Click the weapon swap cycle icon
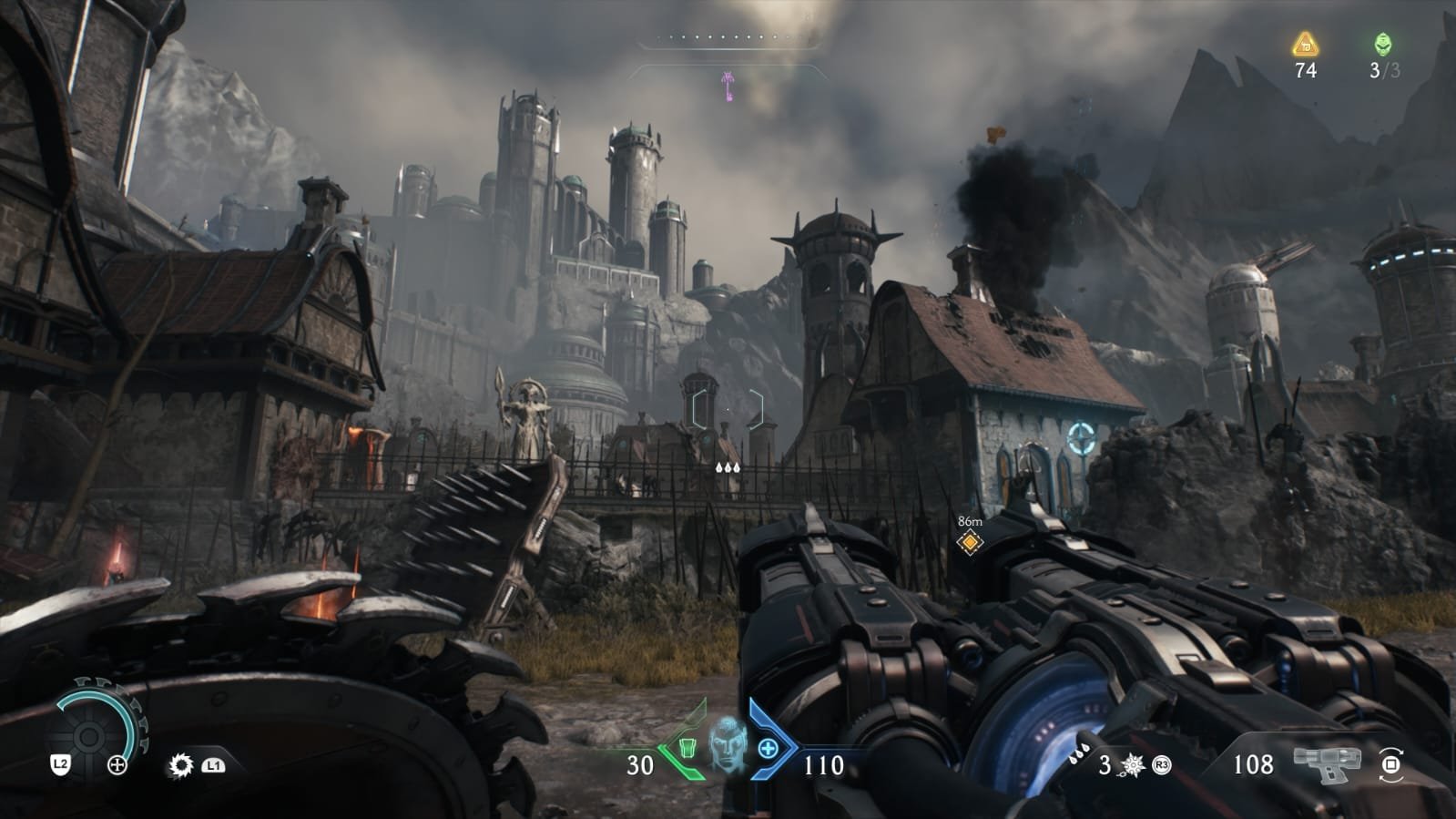This screenshot has width=1456, height=819. pos(1390,765)
